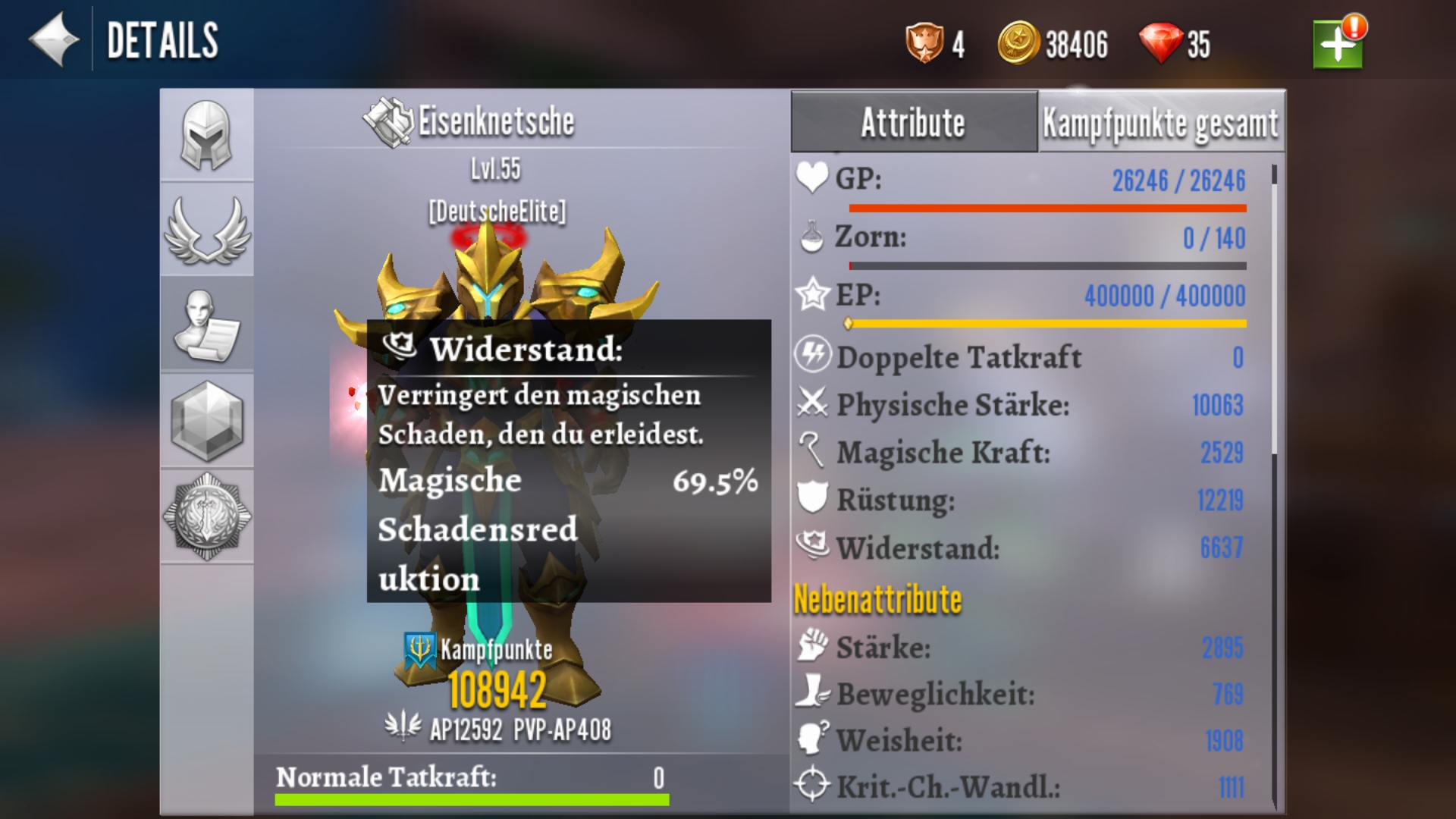The width and height of the screenshot is (1456, 819).
Task: Show details for the Rüstung attribute
Action: pos(1020,500)
